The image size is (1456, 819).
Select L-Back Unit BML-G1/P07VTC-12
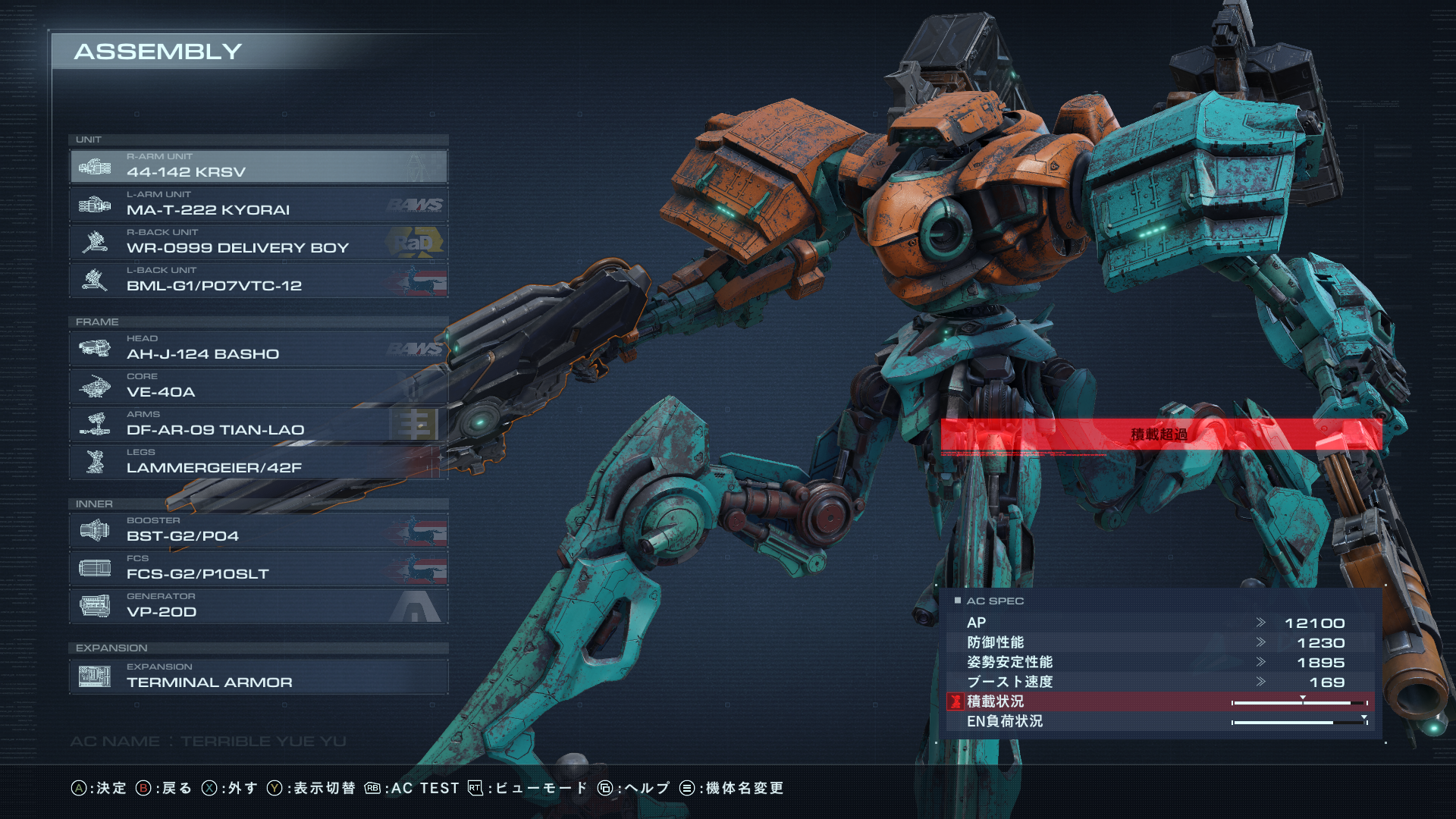point(258,280)
